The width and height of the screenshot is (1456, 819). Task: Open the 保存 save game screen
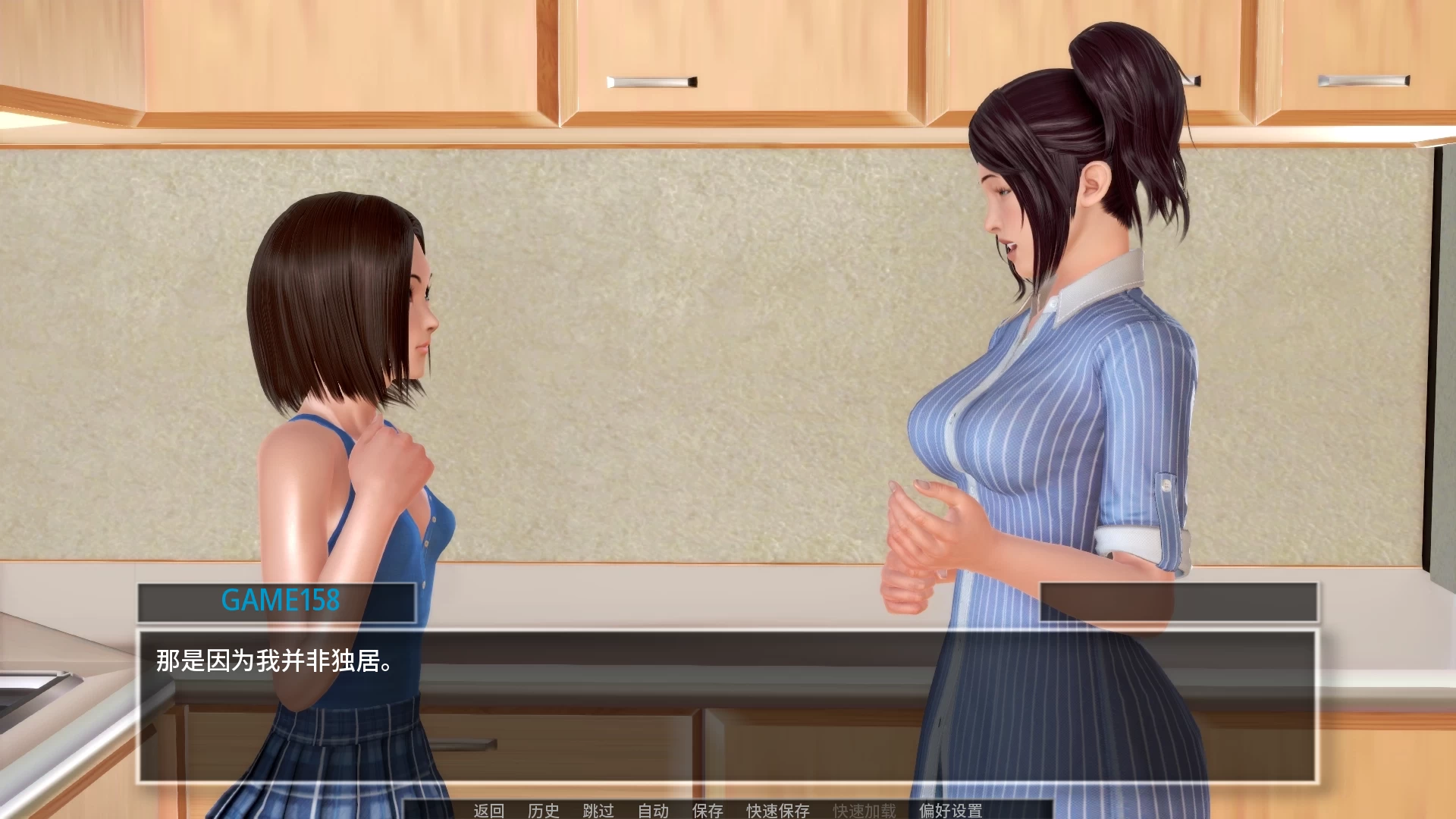pos(706,811)
